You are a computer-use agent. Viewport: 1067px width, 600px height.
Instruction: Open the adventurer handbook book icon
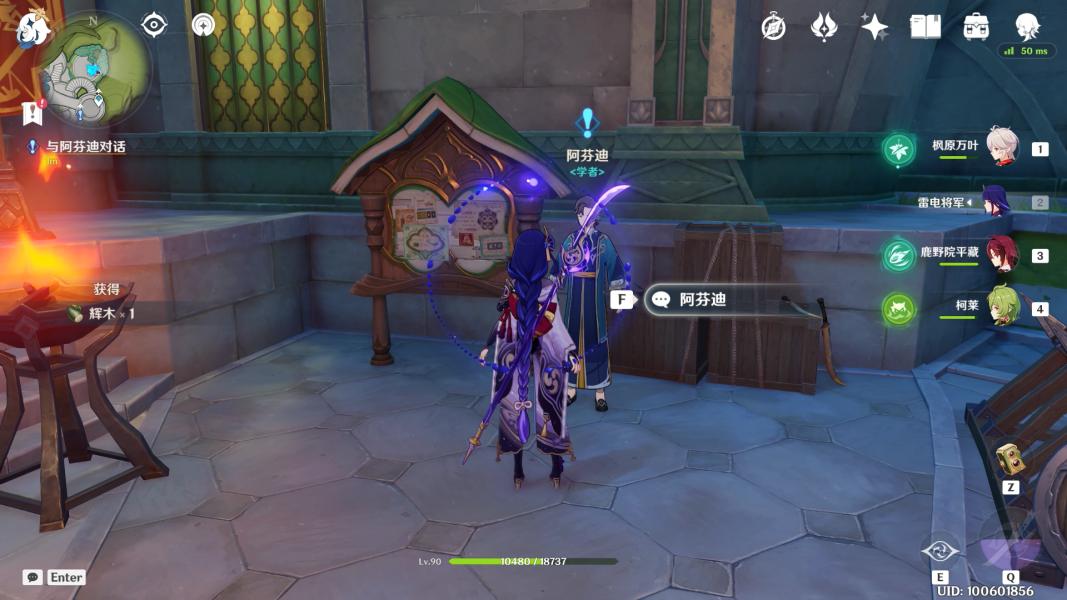tap(925, 27)
